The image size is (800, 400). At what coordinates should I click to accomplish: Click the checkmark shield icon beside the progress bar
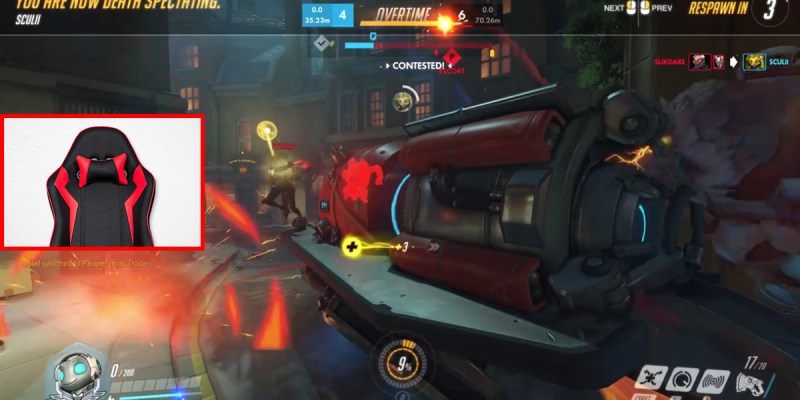pyautogui.click(x=323, y=44)
